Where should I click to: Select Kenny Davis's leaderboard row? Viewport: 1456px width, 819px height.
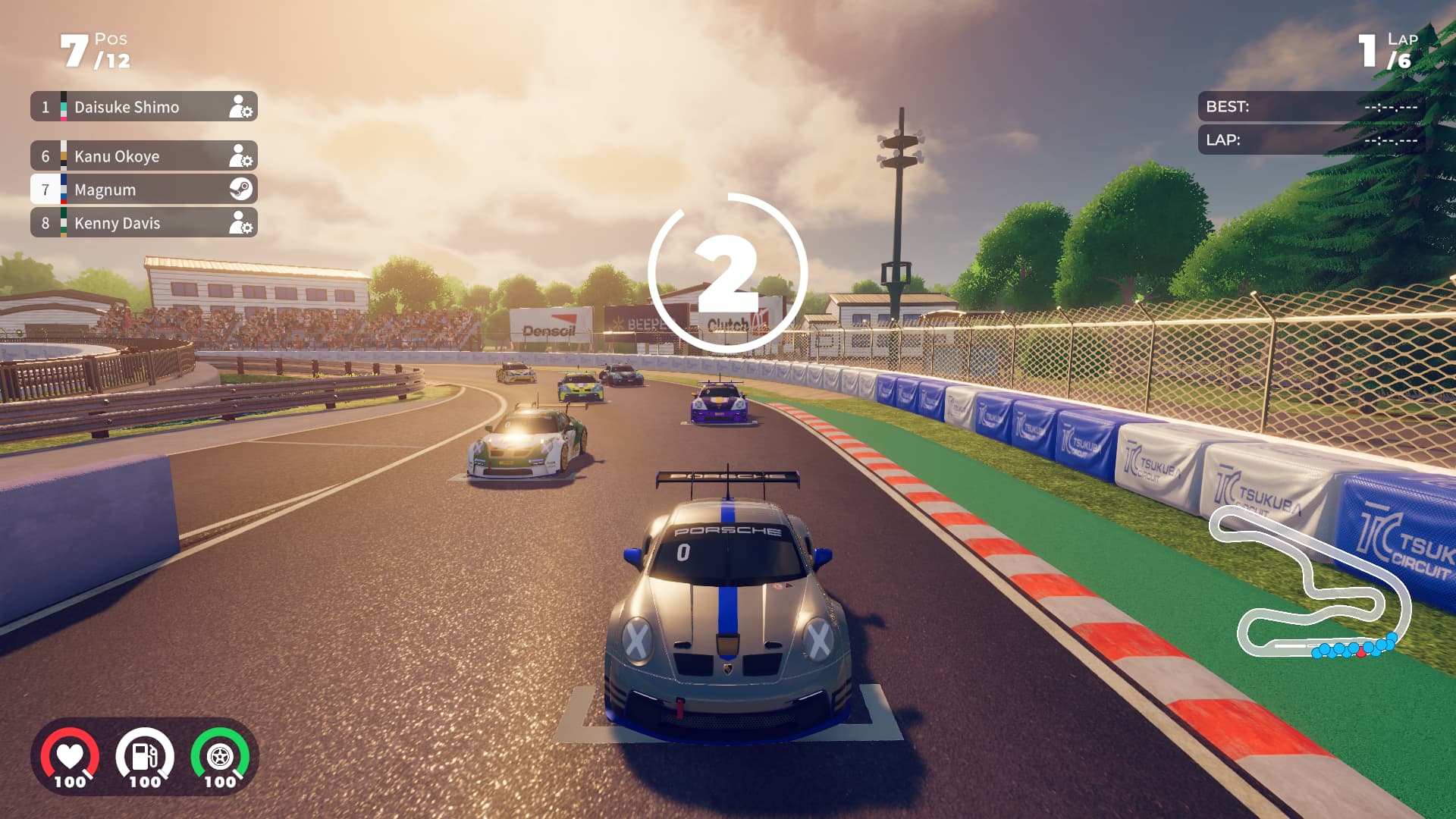point(144,223)
